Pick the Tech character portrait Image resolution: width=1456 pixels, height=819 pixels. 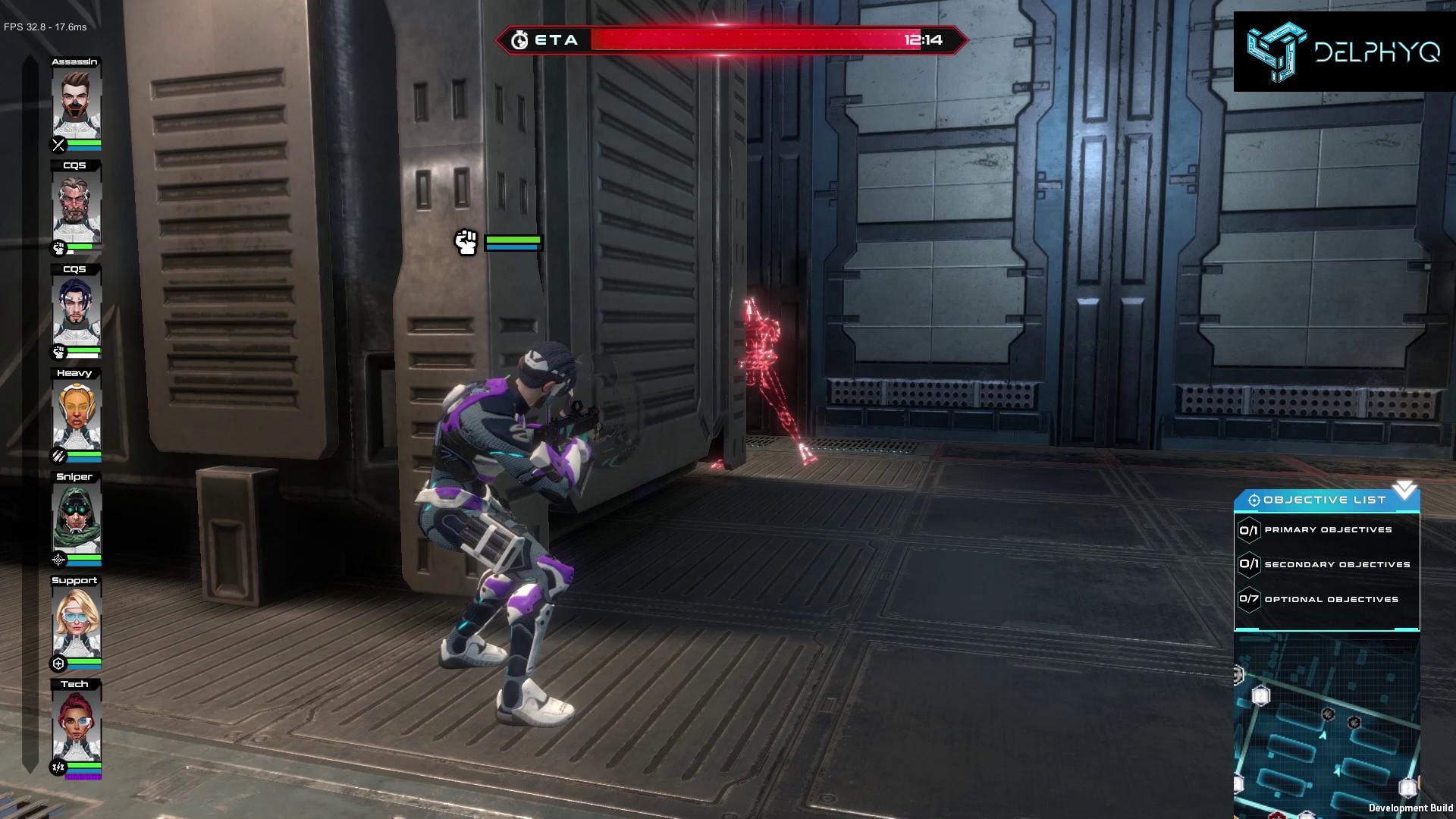(x=76, y=726)
